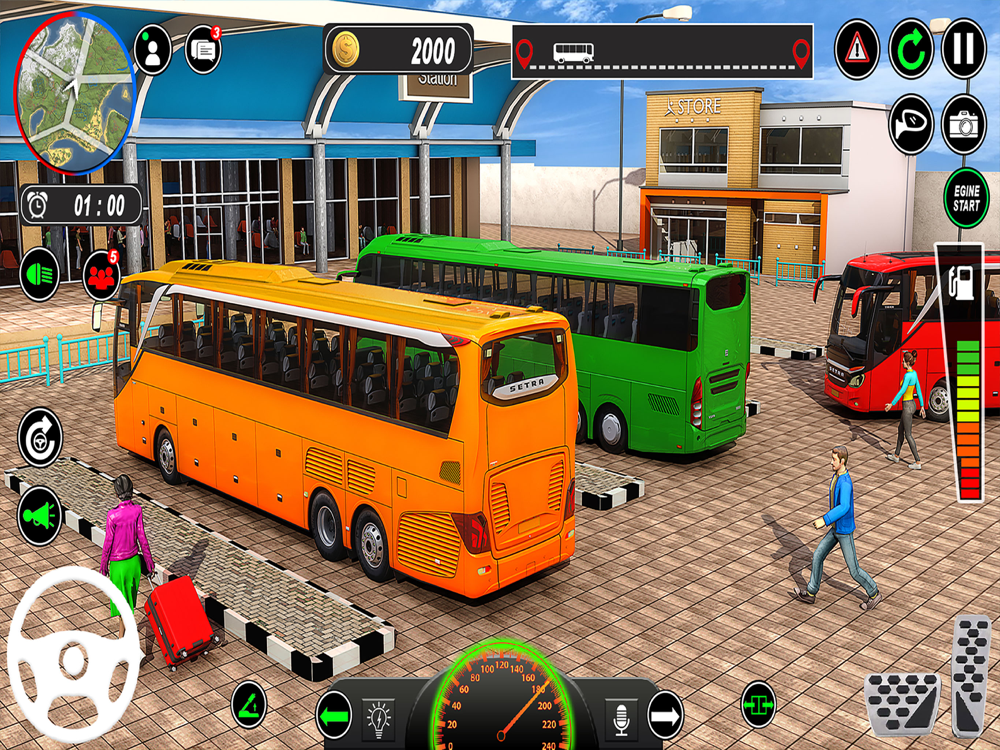The width and height of the screenshot is (1000, 750).
Task: Toggle the green headlights icon
Action: point(39,273)
